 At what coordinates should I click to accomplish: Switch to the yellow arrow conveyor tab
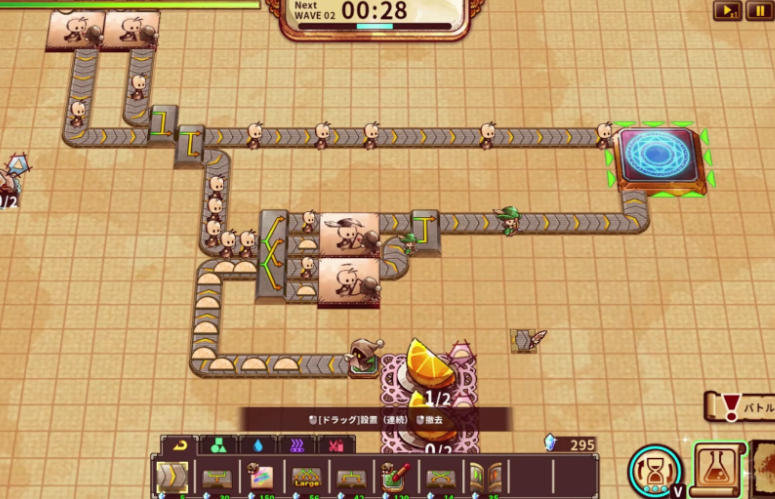pyautogui.click(x=179, y=445)
